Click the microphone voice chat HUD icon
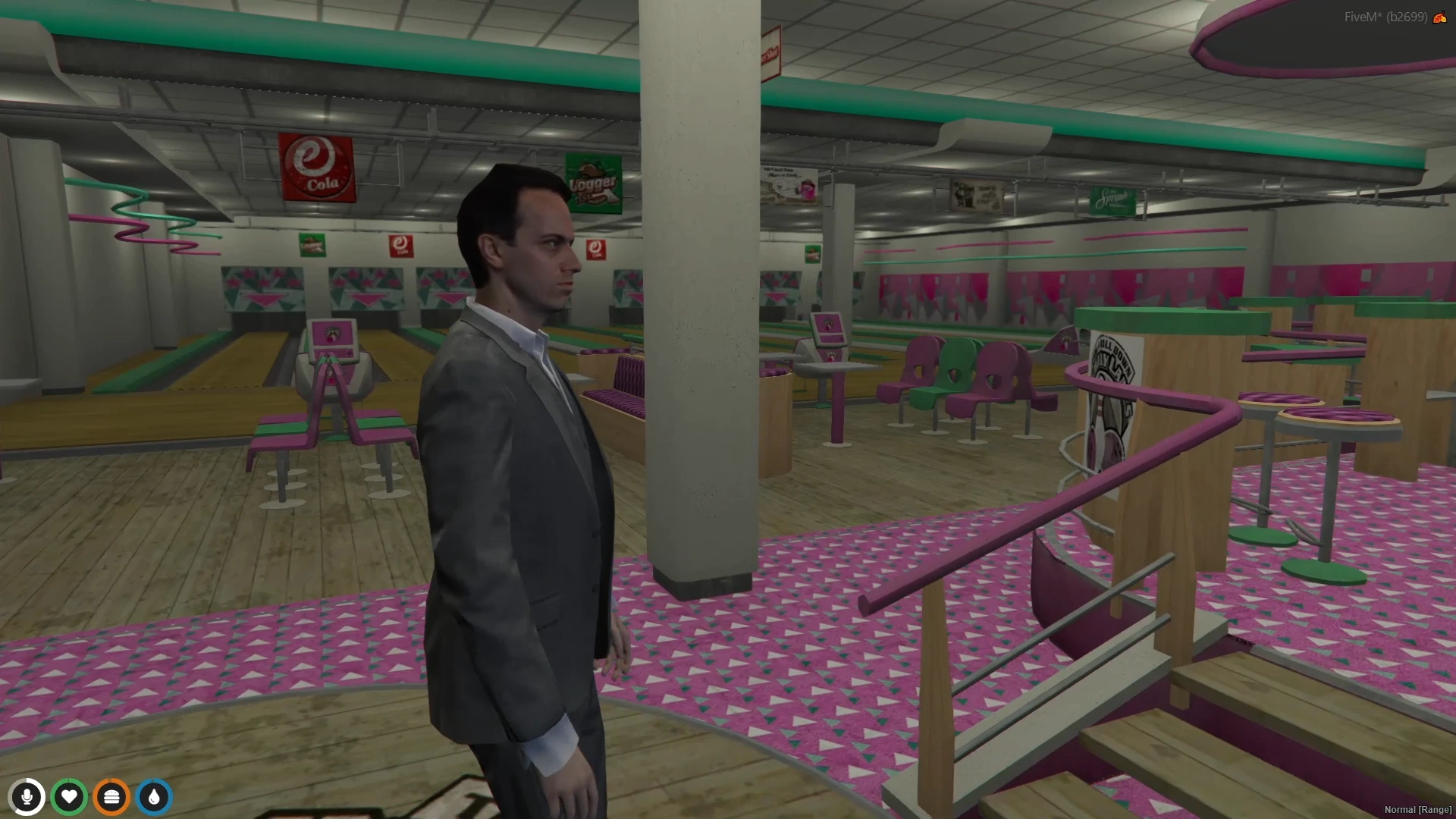The width and height of the screenshot is (1456, 819). 28,797
